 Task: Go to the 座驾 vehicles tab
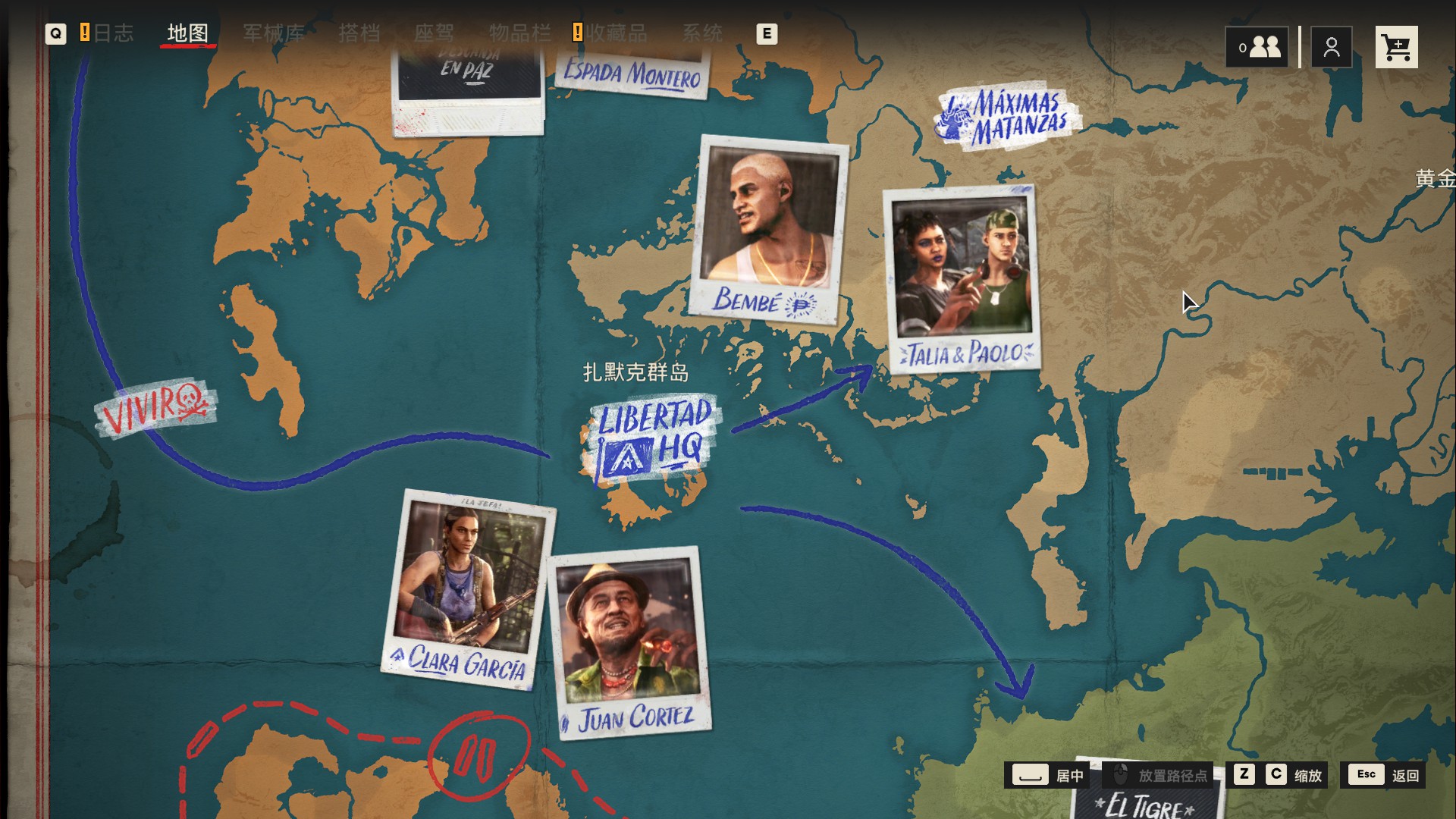(434, 33)
